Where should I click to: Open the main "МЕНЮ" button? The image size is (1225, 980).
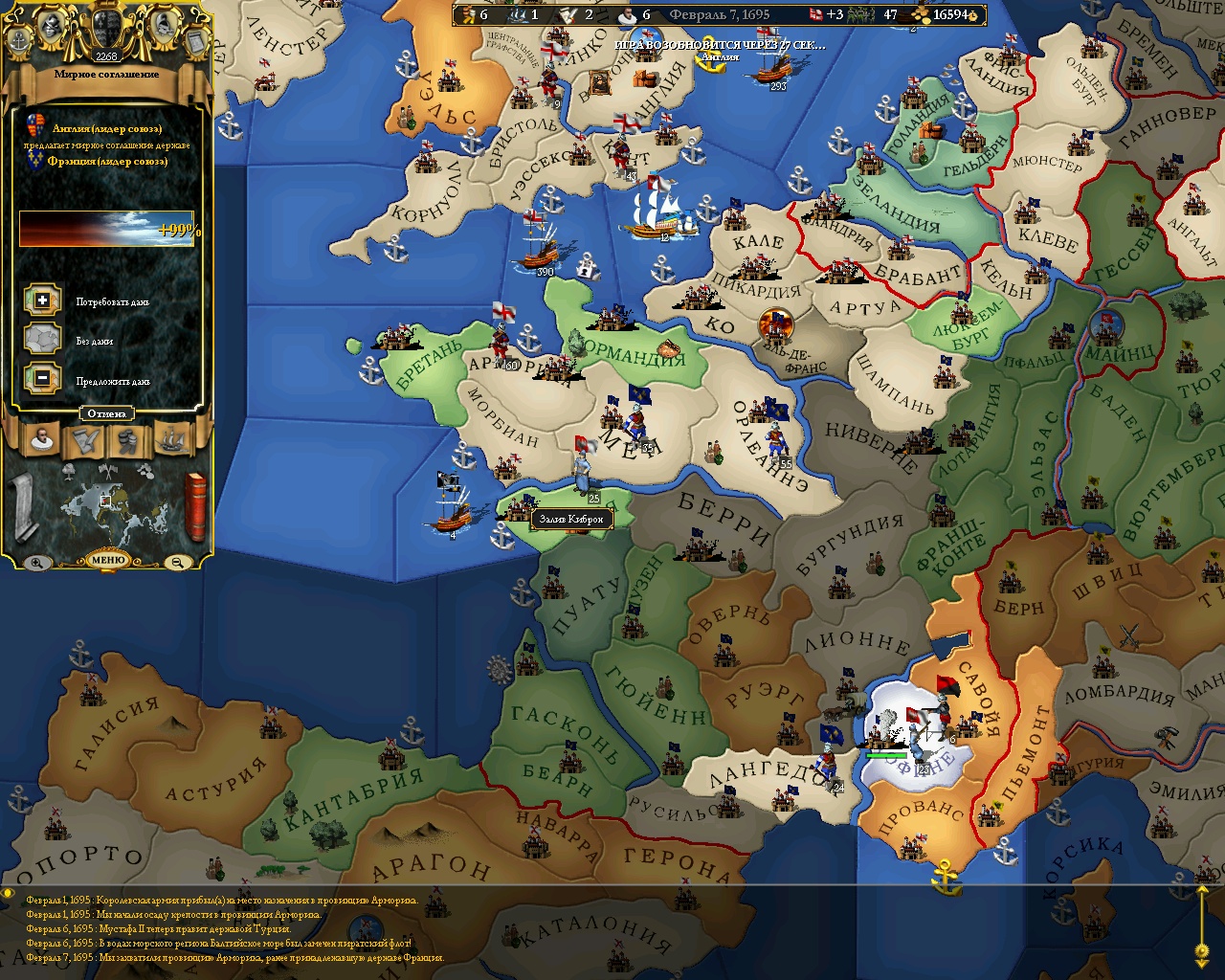tap(108, 560)
